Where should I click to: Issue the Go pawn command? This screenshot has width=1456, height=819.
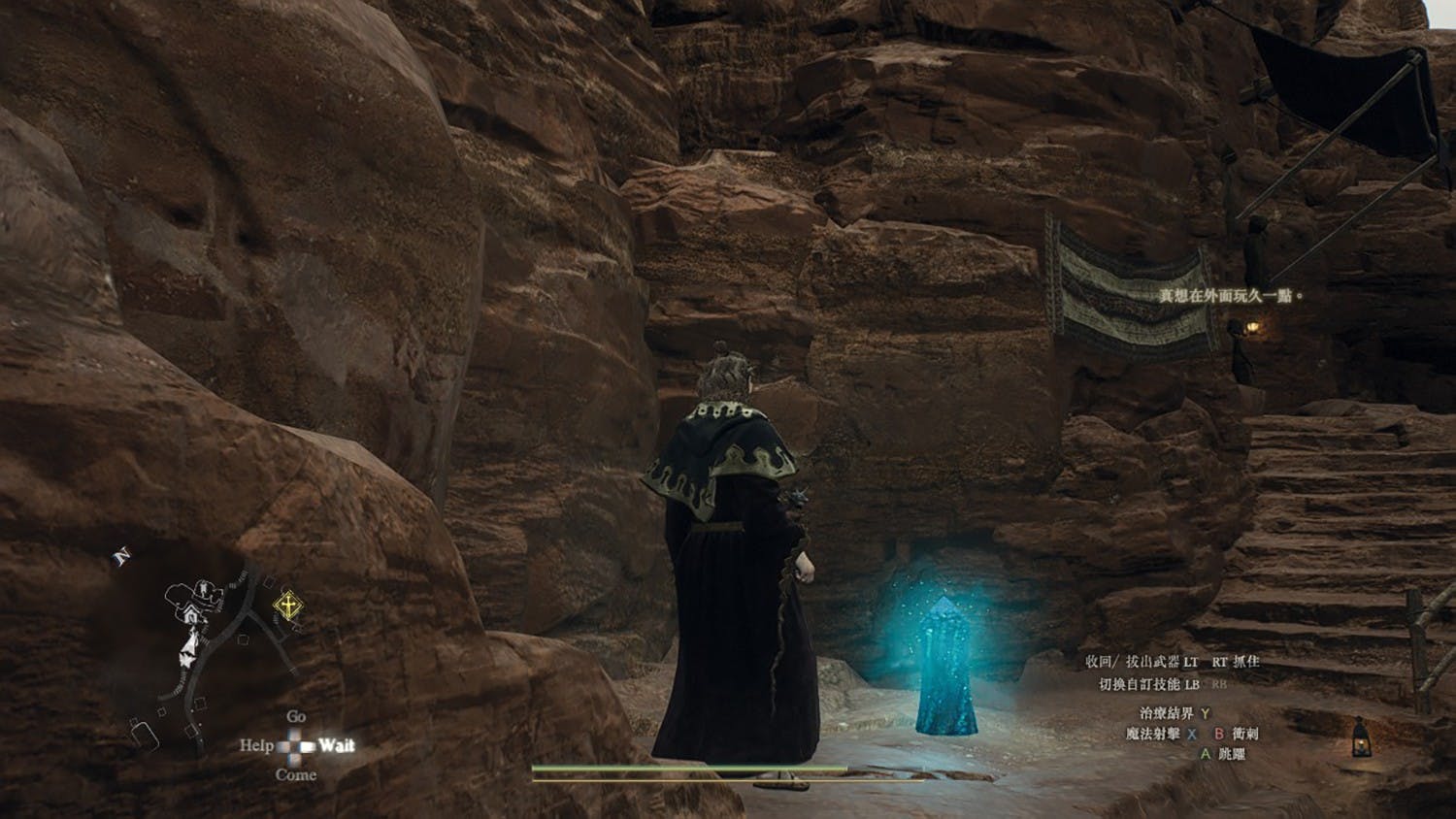(x=296, y=716)
